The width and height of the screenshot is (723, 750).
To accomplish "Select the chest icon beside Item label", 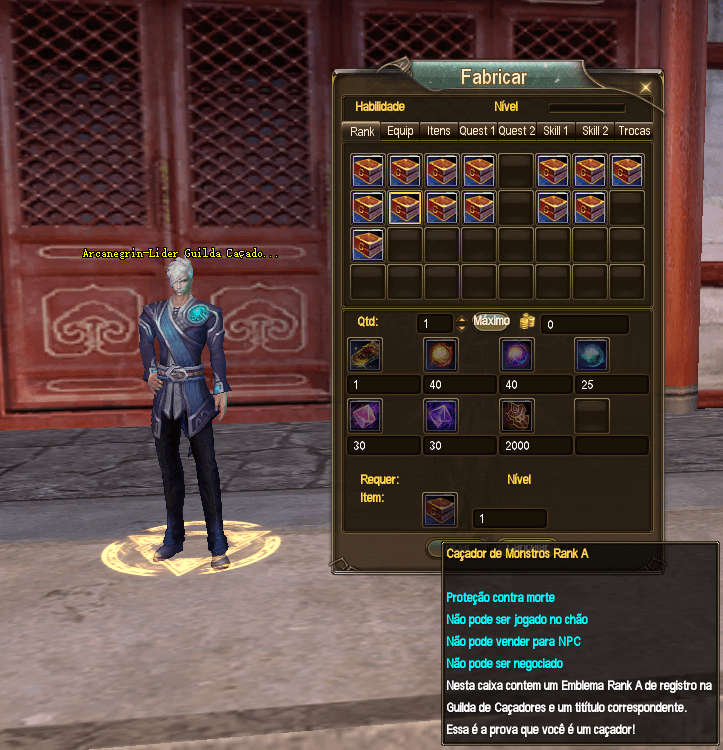I will coord(440,510).
